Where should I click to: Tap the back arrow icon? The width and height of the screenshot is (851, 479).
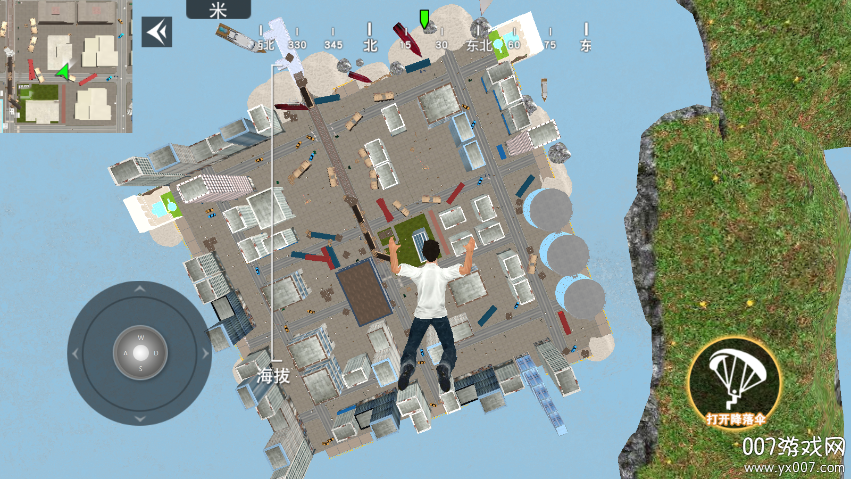pyautogui.click(x=156, y=32)
